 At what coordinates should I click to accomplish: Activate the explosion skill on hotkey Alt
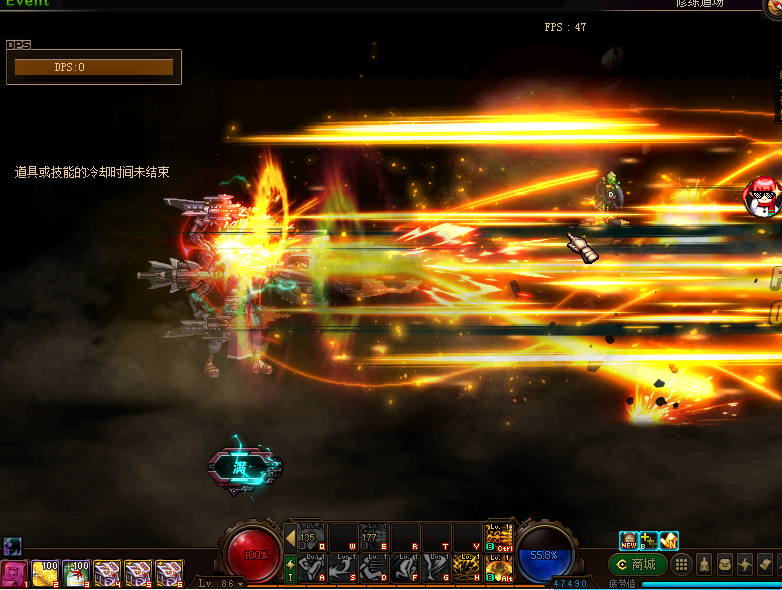coord(498,568)
